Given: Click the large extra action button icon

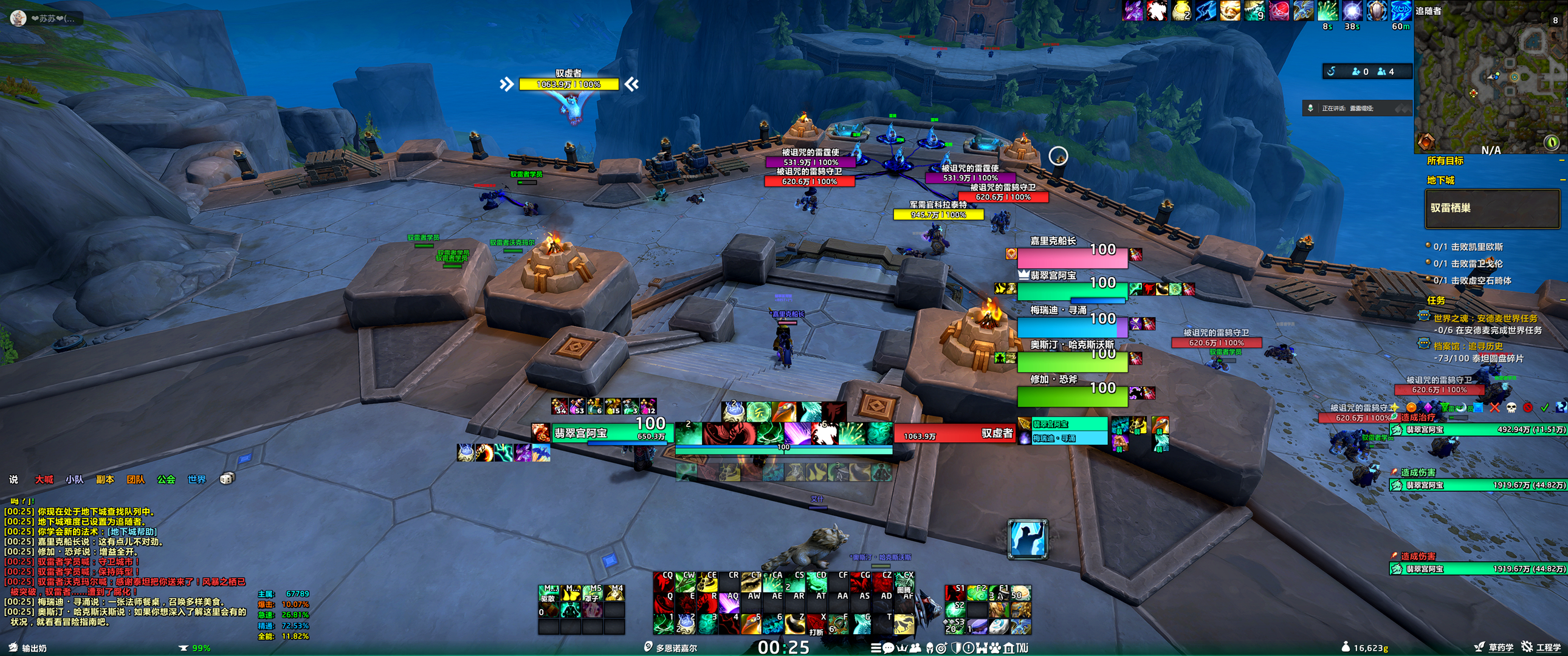Looking at the screenshot, I should [x=1028, y=539].
